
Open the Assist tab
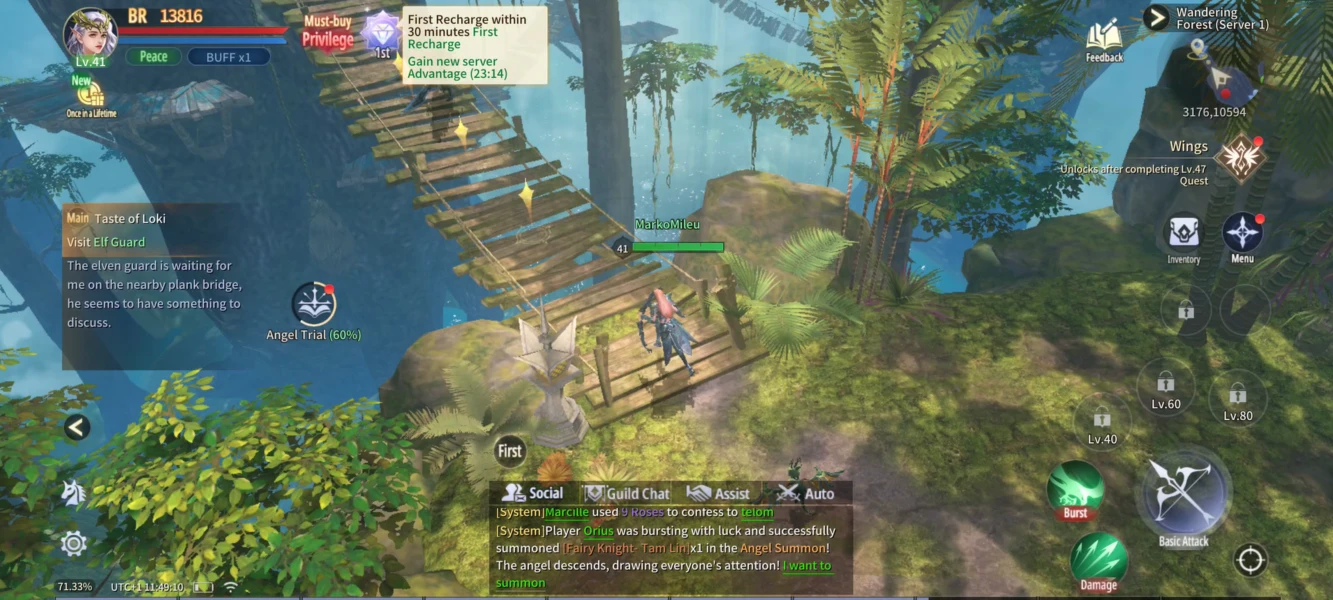[718, 493]
